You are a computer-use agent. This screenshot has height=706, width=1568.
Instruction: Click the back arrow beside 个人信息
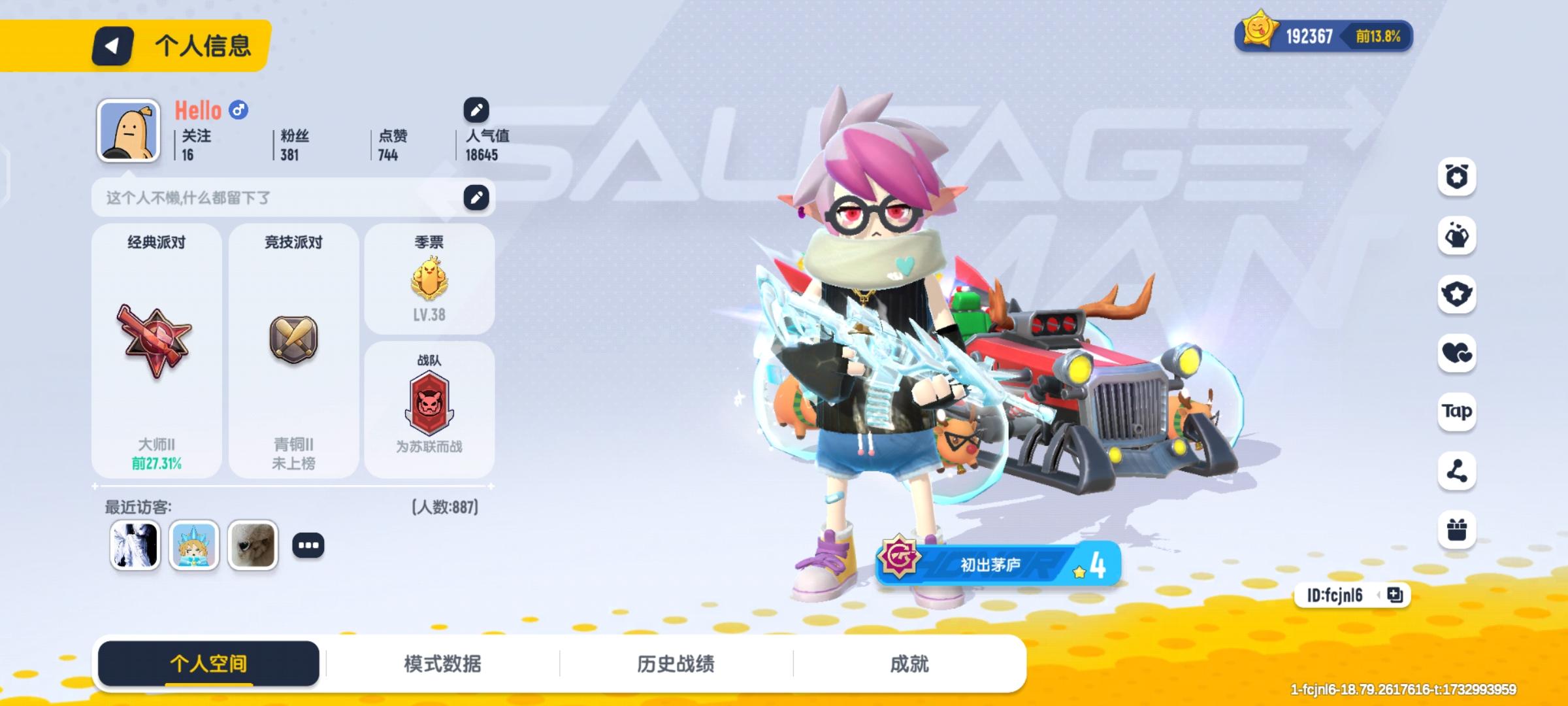112,46
